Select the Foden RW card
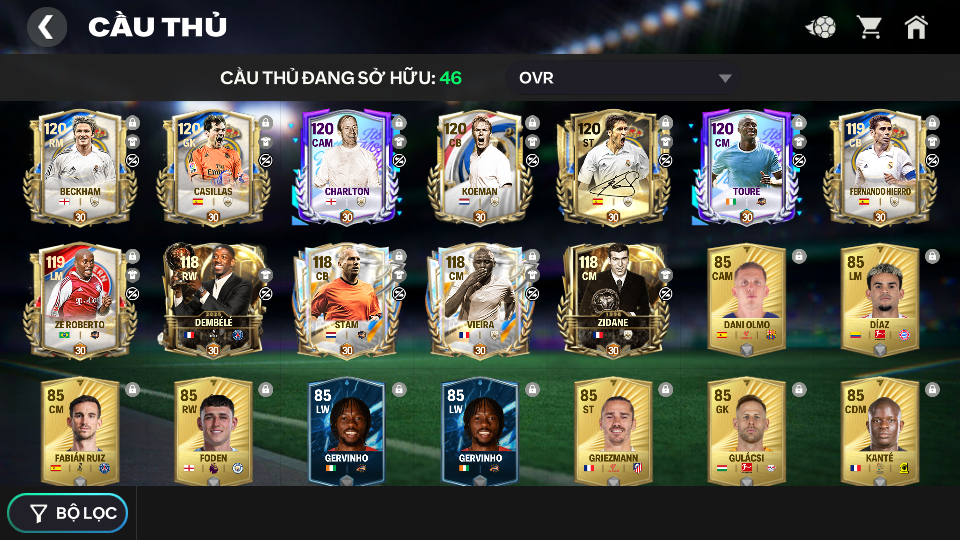 [x=213, y=430]
